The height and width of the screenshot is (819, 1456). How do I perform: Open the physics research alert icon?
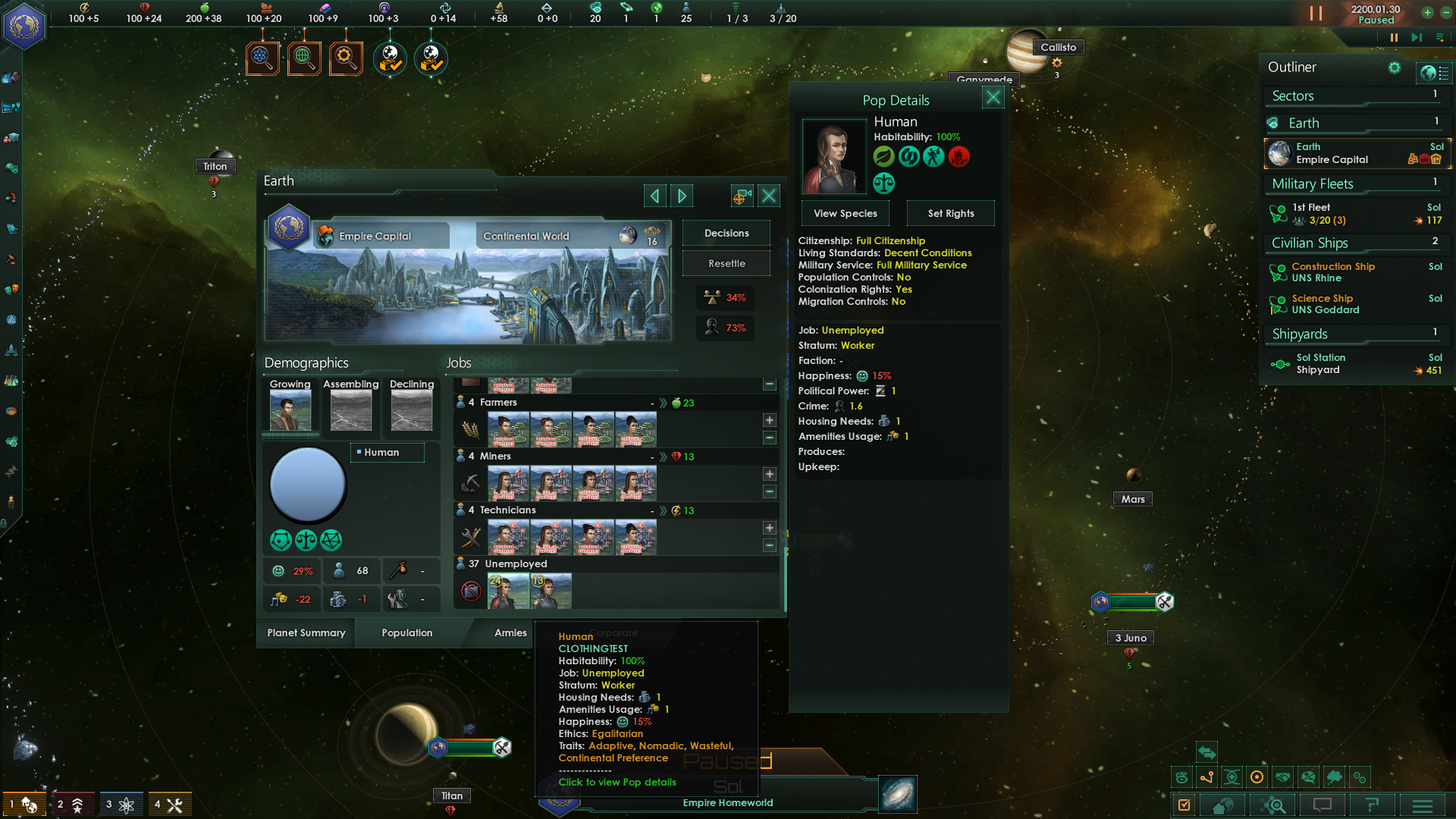tap(262, 58)
